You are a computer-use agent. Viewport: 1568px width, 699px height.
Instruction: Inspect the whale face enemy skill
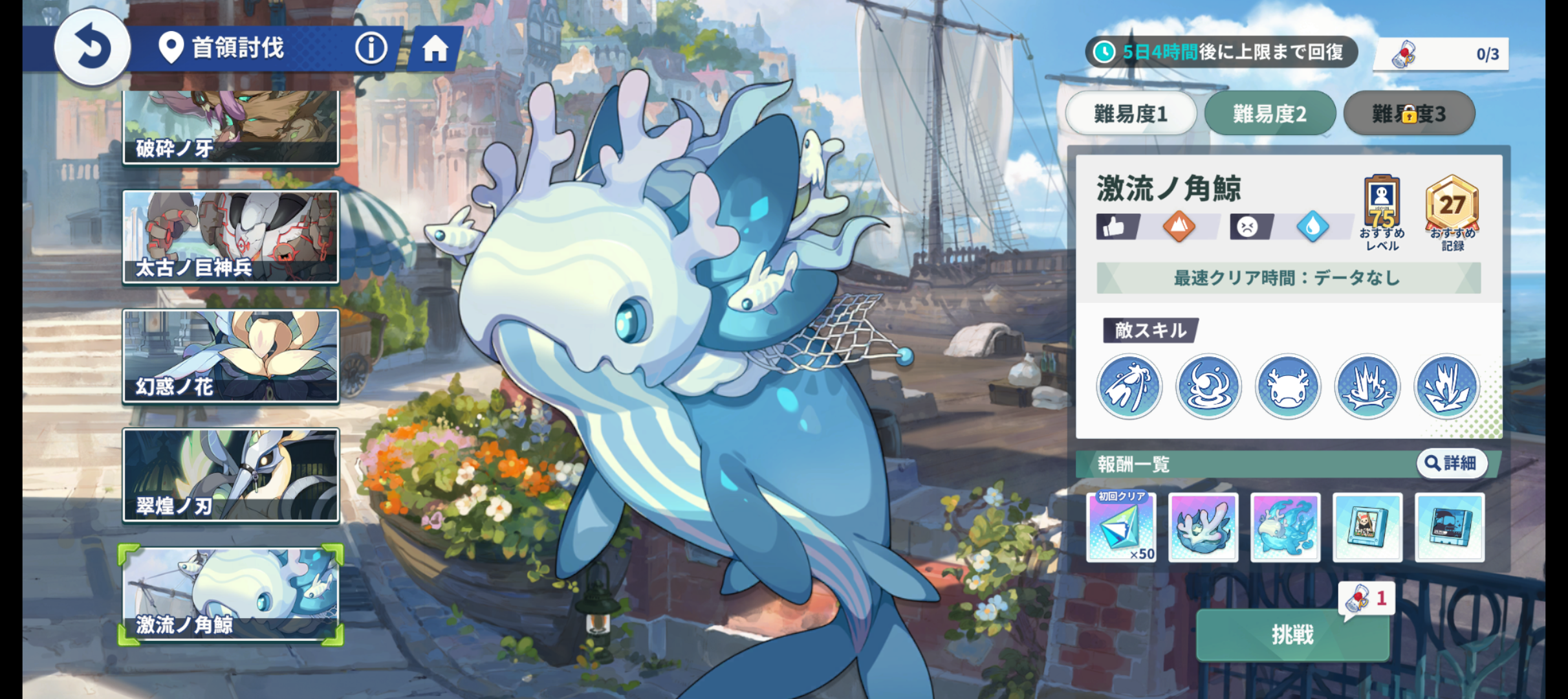pos(1288,386)
